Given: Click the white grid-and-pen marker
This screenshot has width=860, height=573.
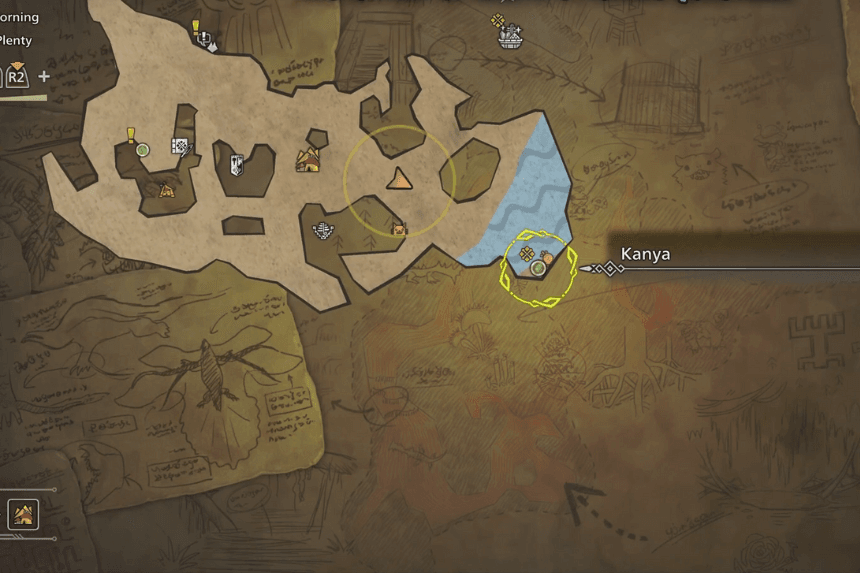Looking at the screenshot, I should [180, 147].
